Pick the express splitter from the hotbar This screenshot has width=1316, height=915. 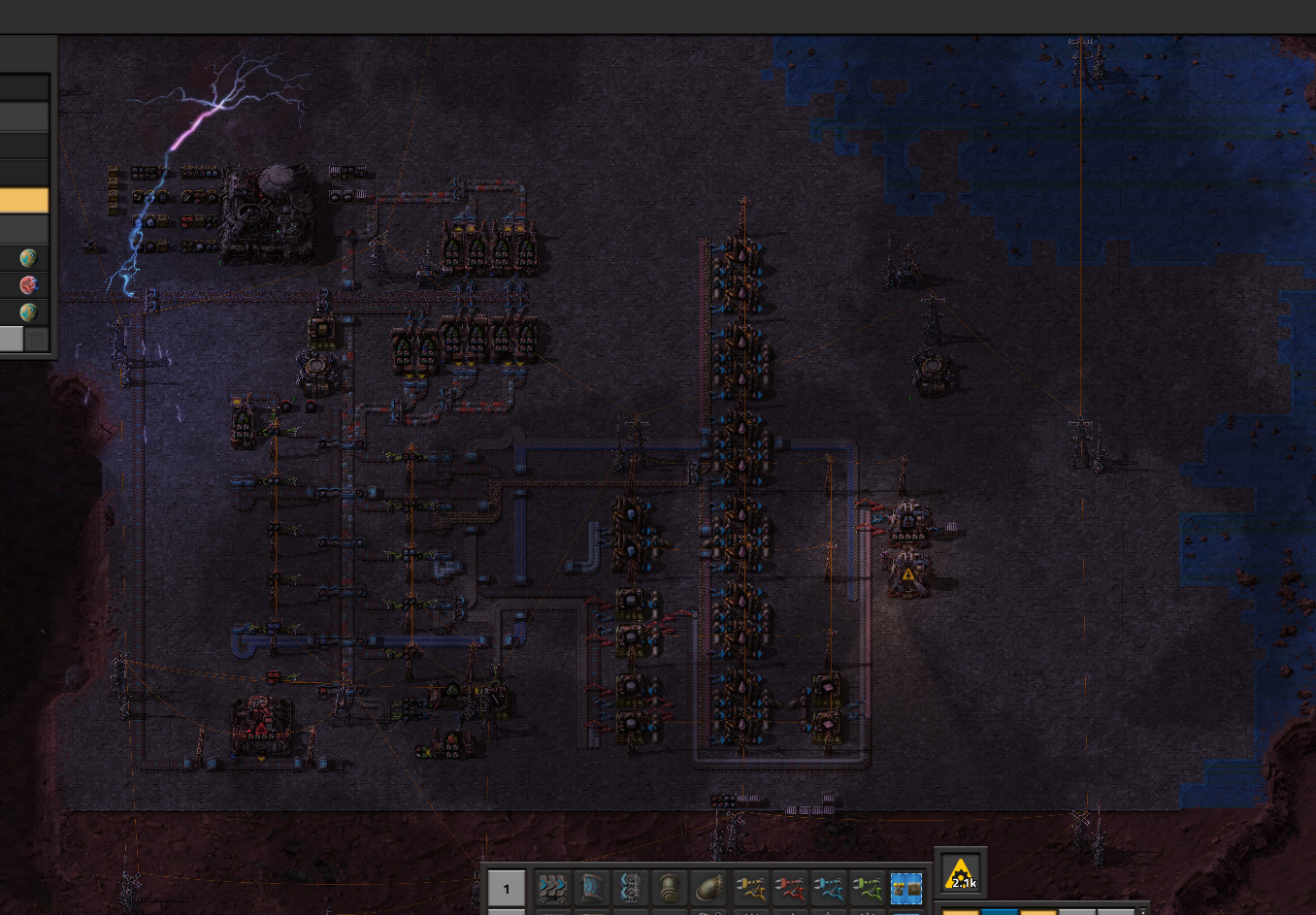pos(631,887)
